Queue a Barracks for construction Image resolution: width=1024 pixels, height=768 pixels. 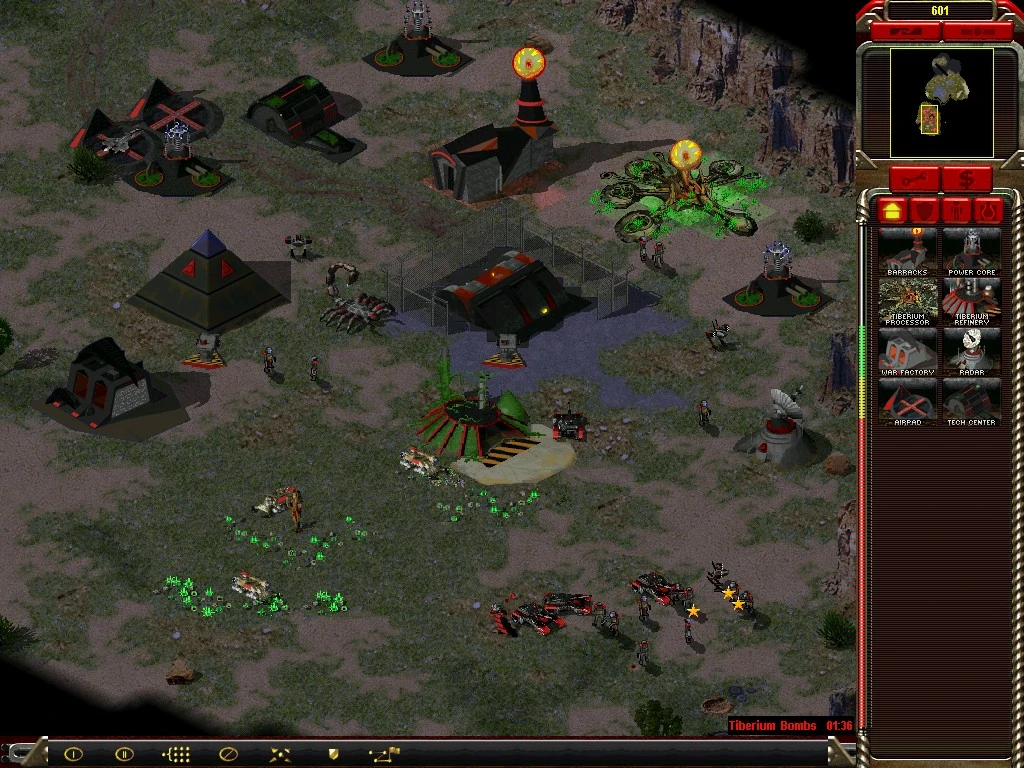(x=908, y=251)
